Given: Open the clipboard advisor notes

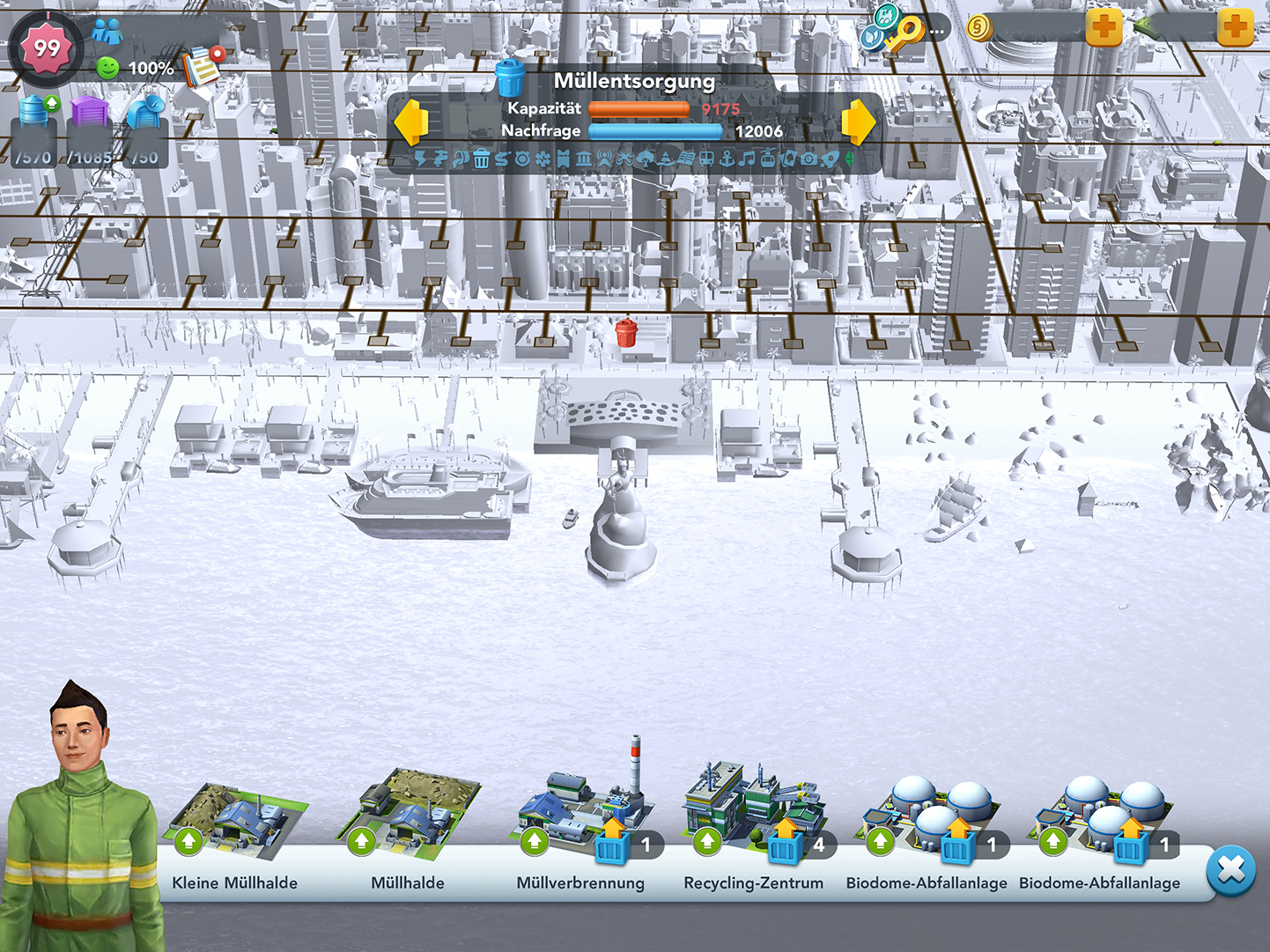Looking at the screenshot, I should pyautogui.click(x=203, y=66).
